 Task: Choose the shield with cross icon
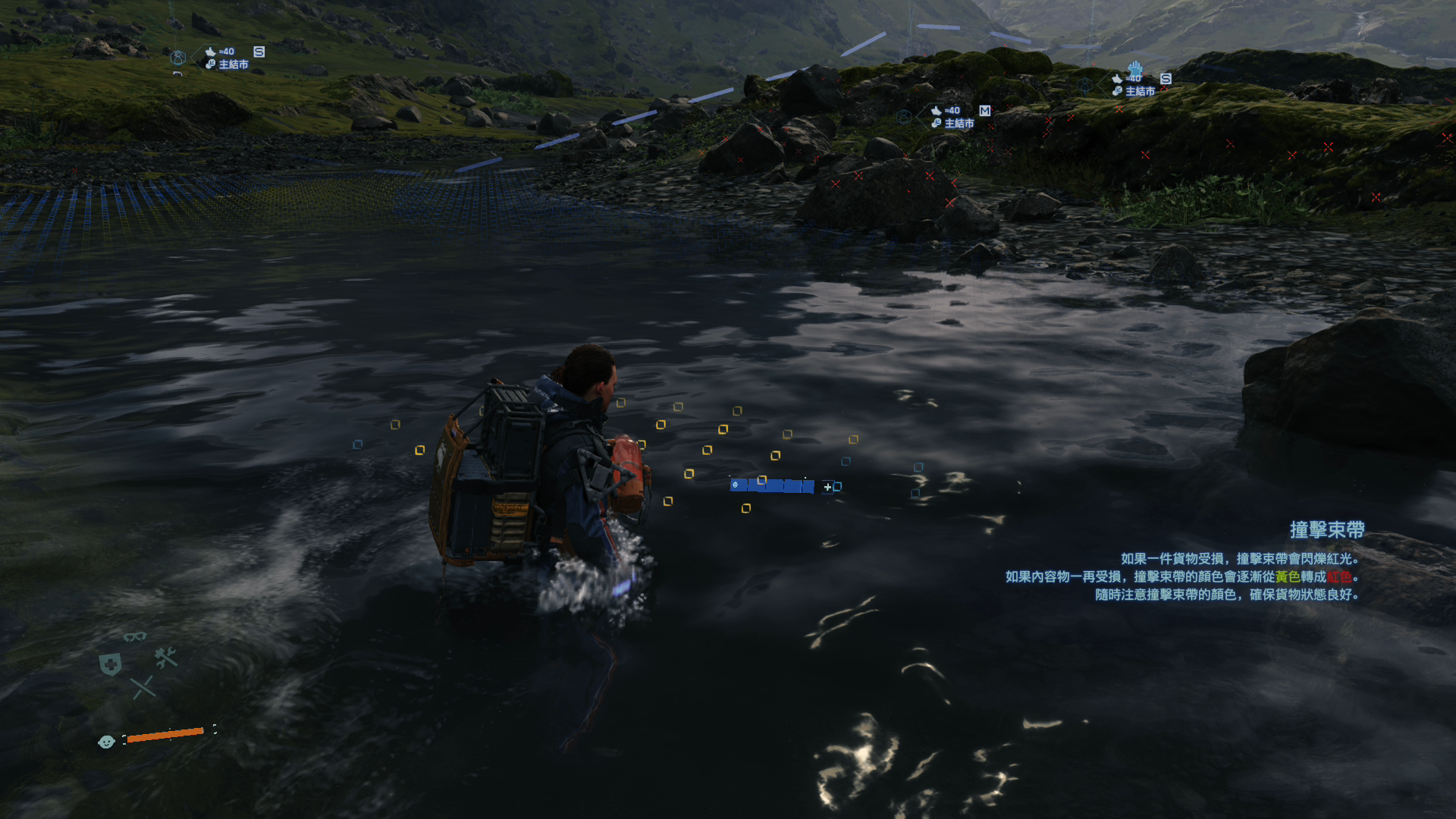(111, 664)
